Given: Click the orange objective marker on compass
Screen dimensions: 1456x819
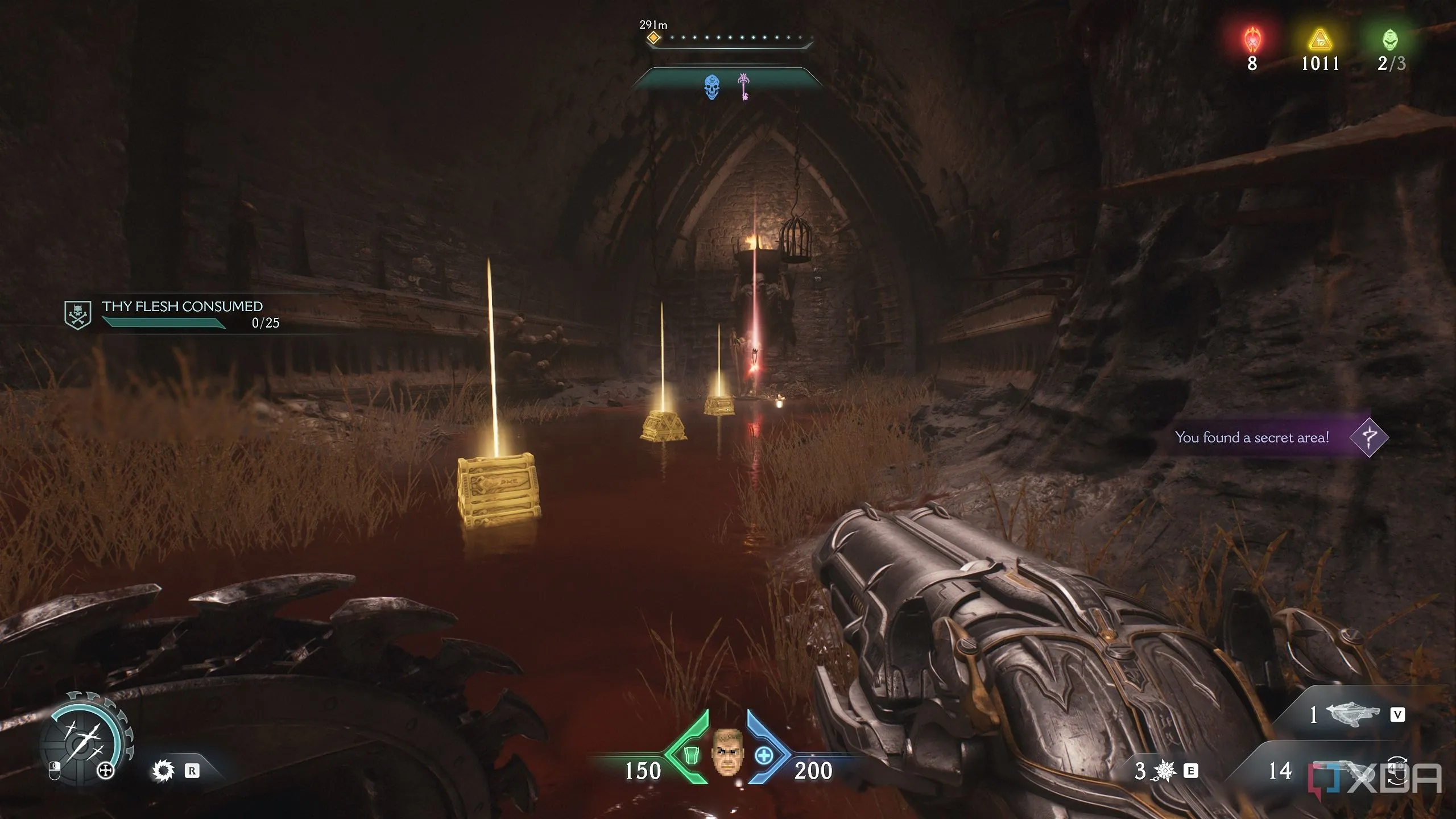Looking at the screenshot, I should pos(654,38).
